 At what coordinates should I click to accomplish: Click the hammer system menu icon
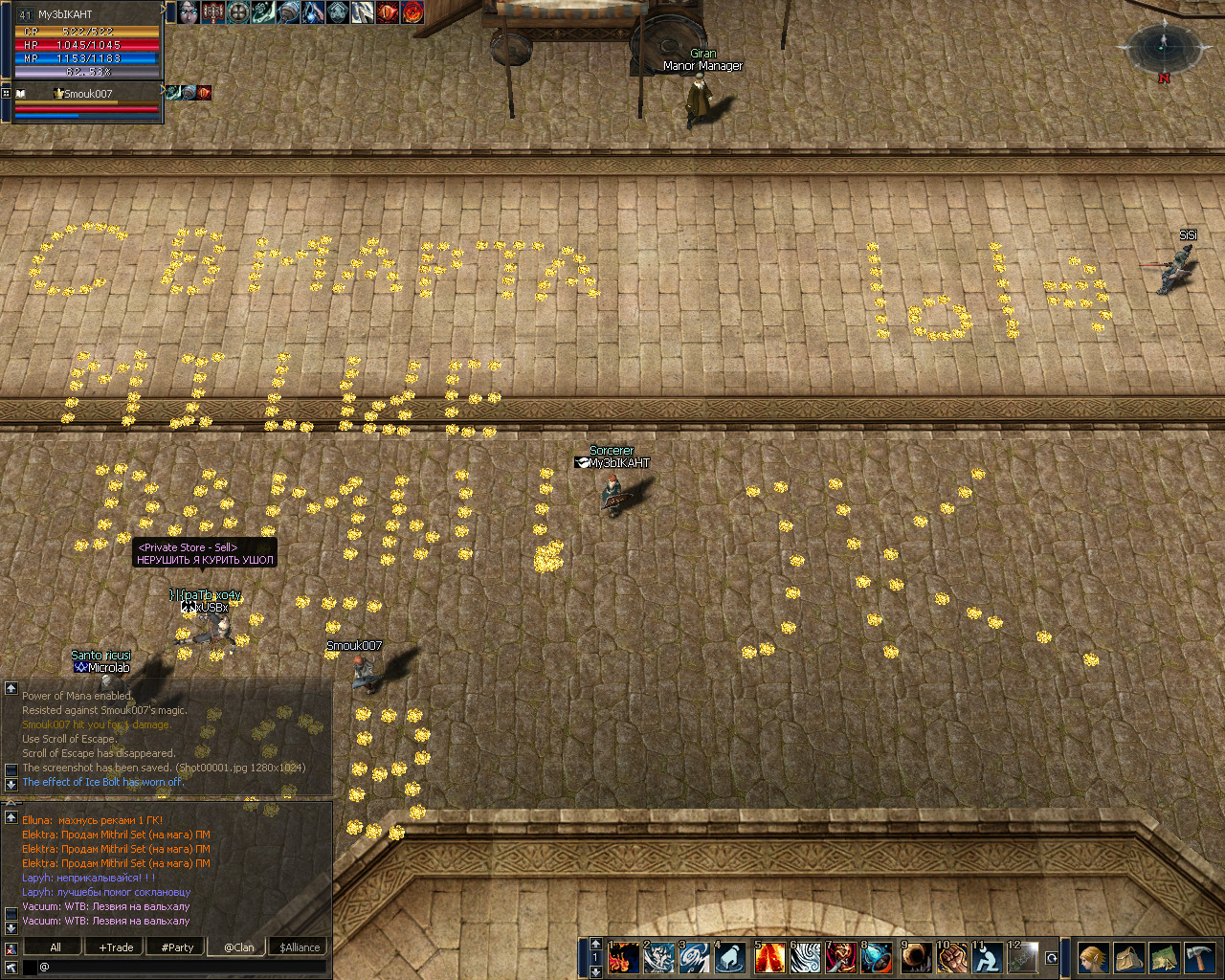pyautogui.click(x=1199, y=957)
